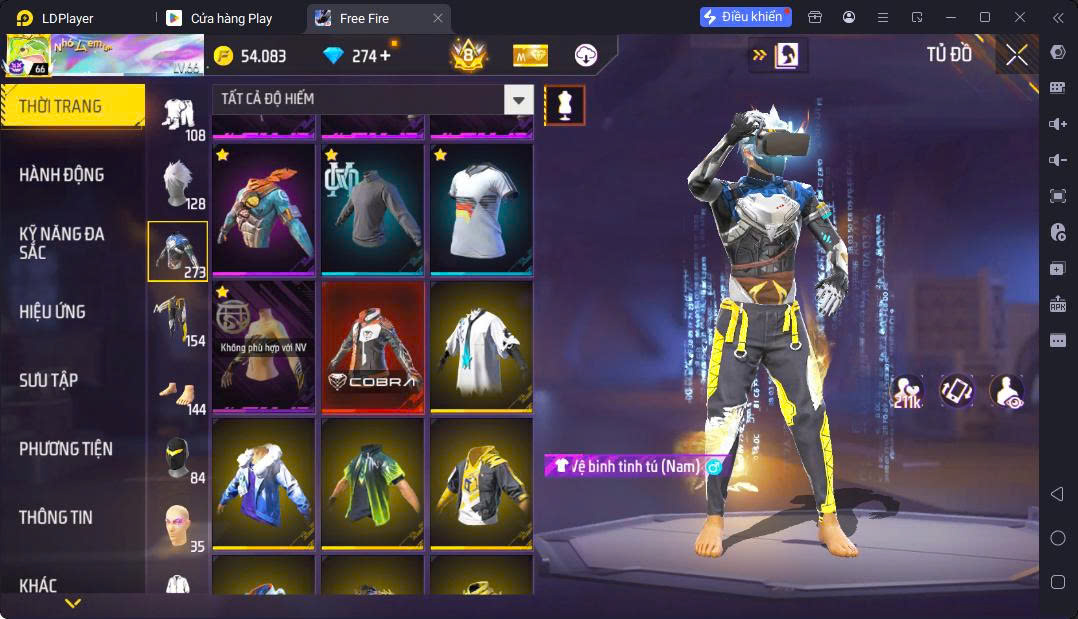Expand the TẤT CẢ ĐỘ HIẾM rarity dropdown
The height and width of the screenshot is (619, 1078).
tap(518, 99)
